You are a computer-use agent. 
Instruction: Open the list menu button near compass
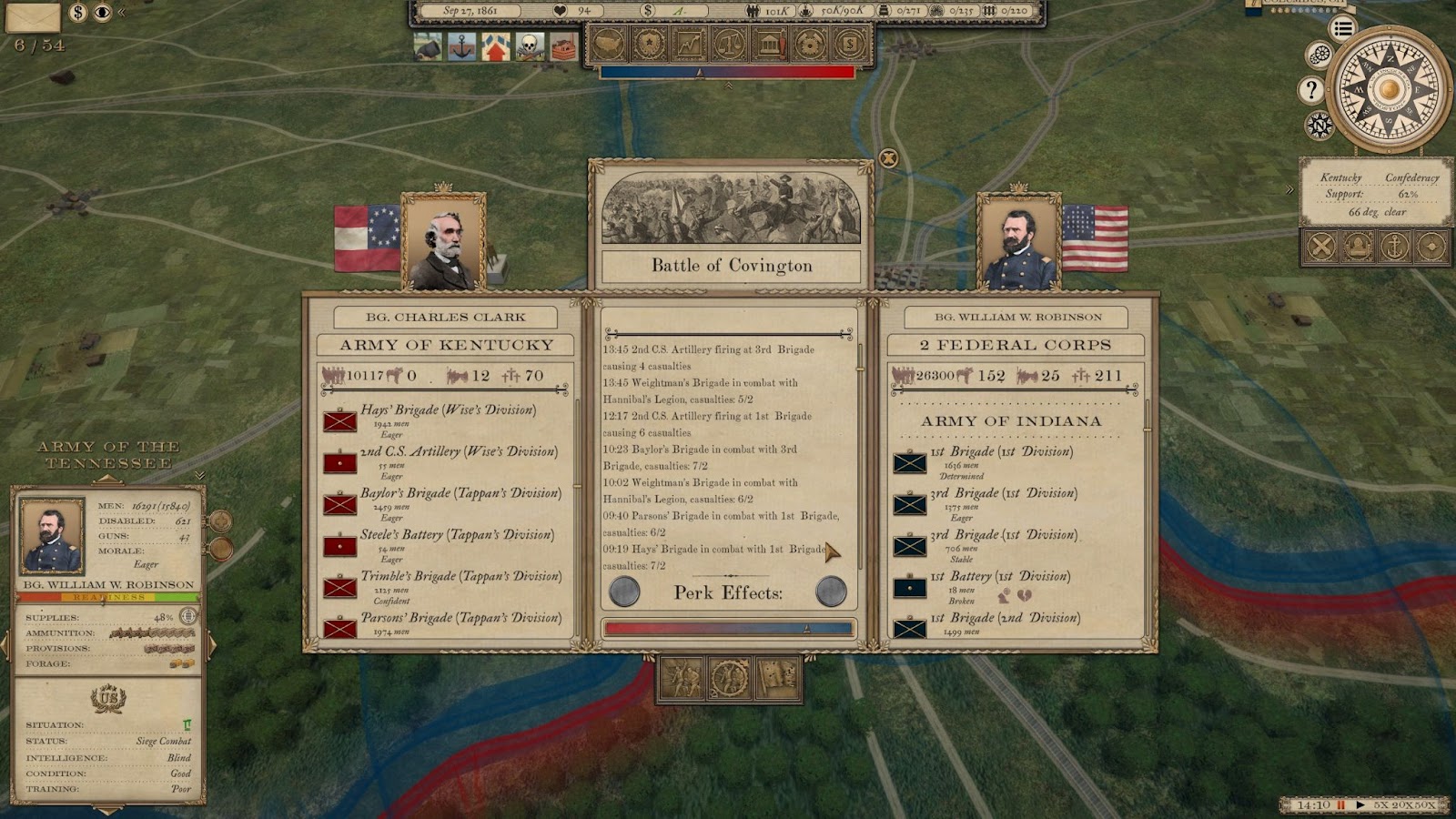coord(1342,28)
